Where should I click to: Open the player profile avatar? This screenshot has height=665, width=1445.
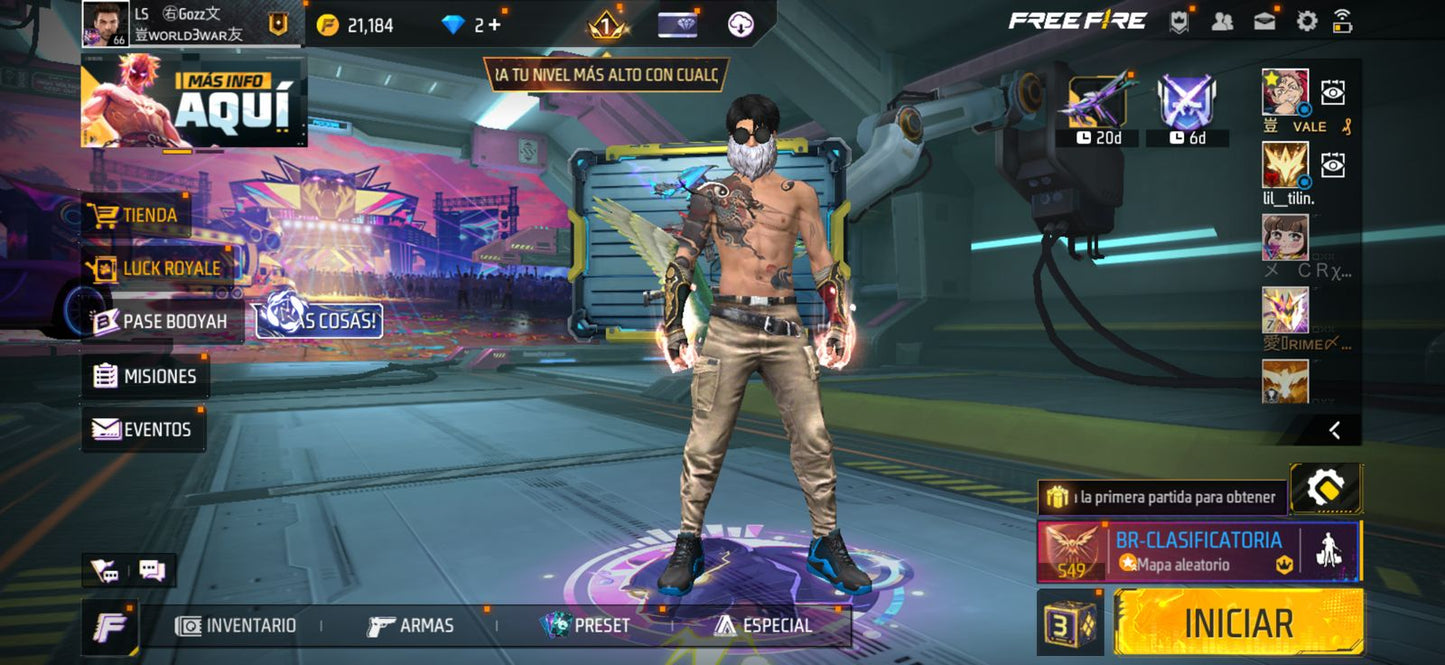tap(105, 23)
